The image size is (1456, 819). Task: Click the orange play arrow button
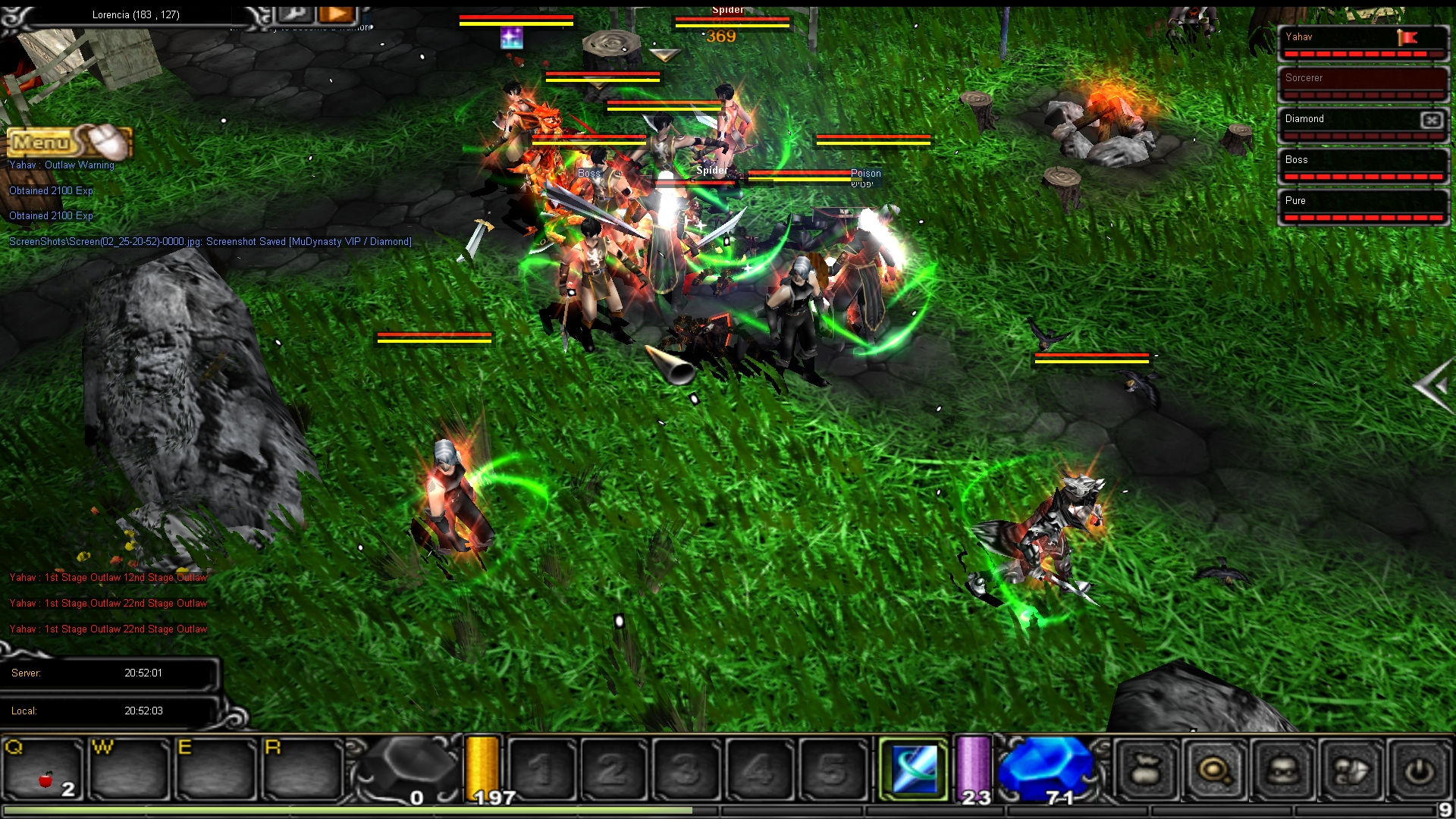tap(337, 13)
